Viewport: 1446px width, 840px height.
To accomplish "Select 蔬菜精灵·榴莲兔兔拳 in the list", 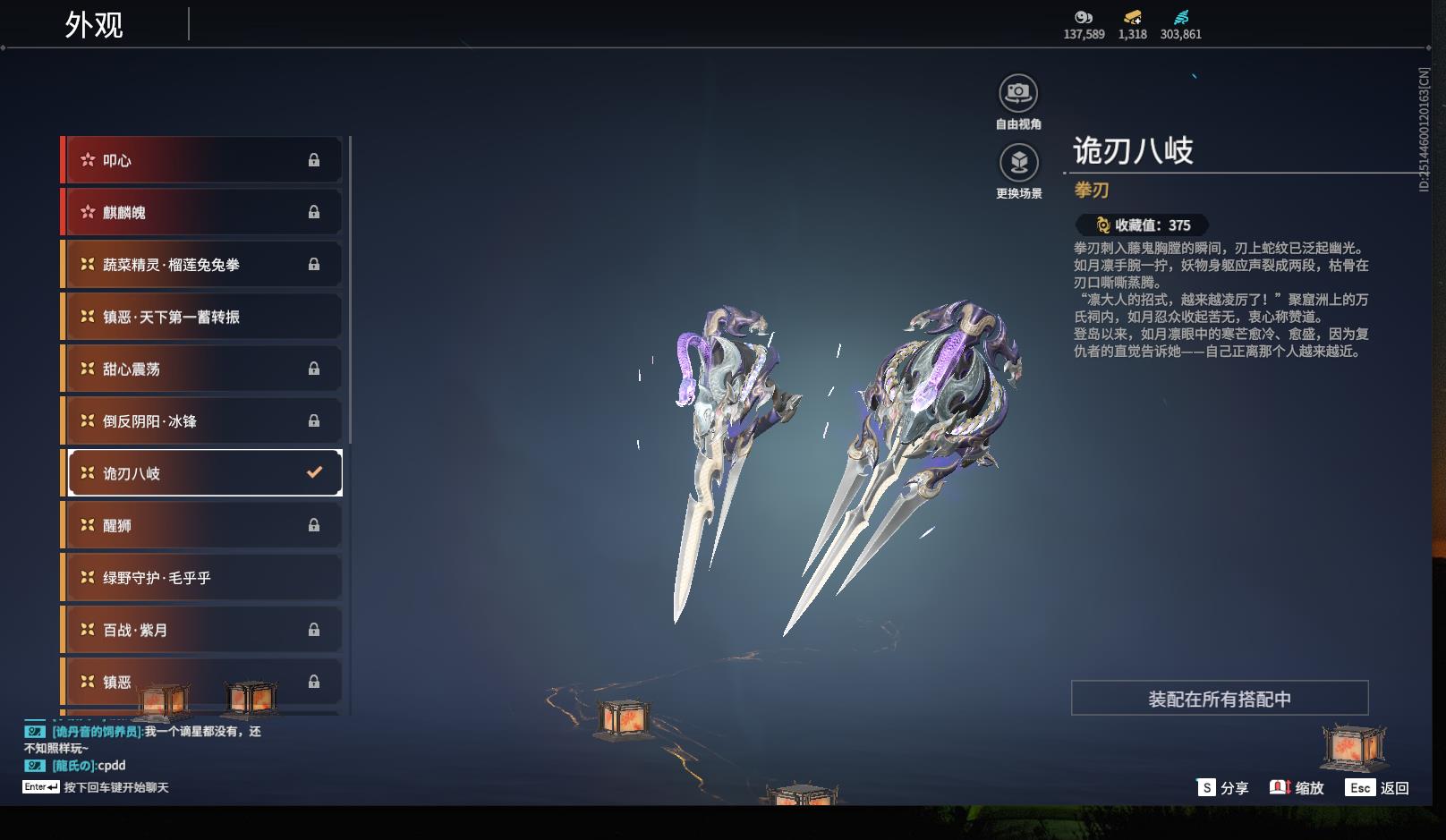I will (x=202, y=265).
